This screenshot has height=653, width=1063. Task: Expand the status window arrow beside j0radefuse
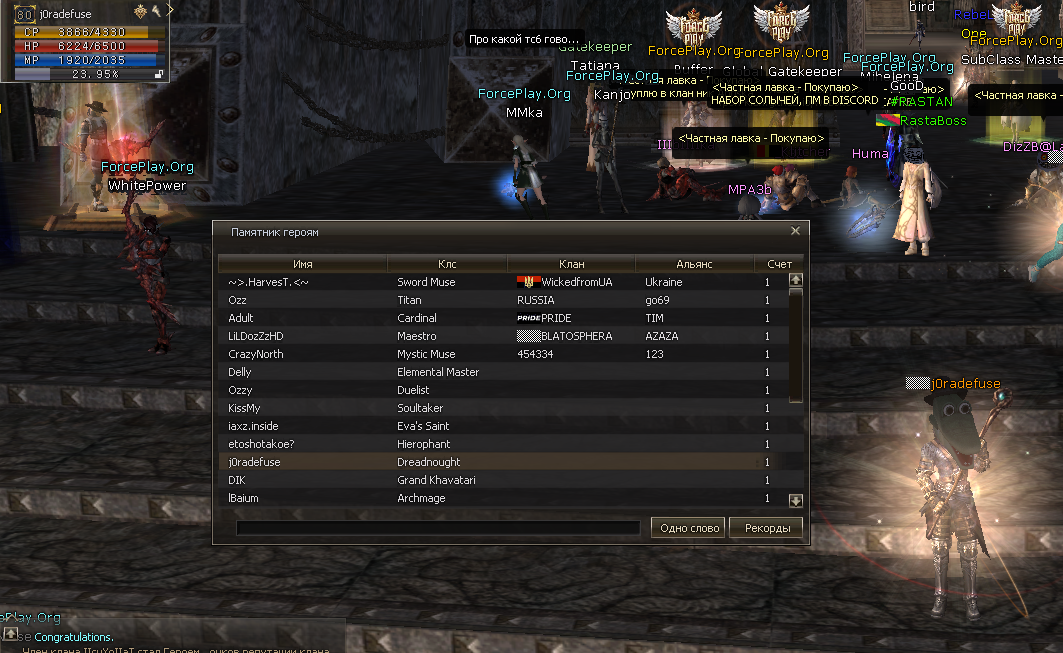170,9
